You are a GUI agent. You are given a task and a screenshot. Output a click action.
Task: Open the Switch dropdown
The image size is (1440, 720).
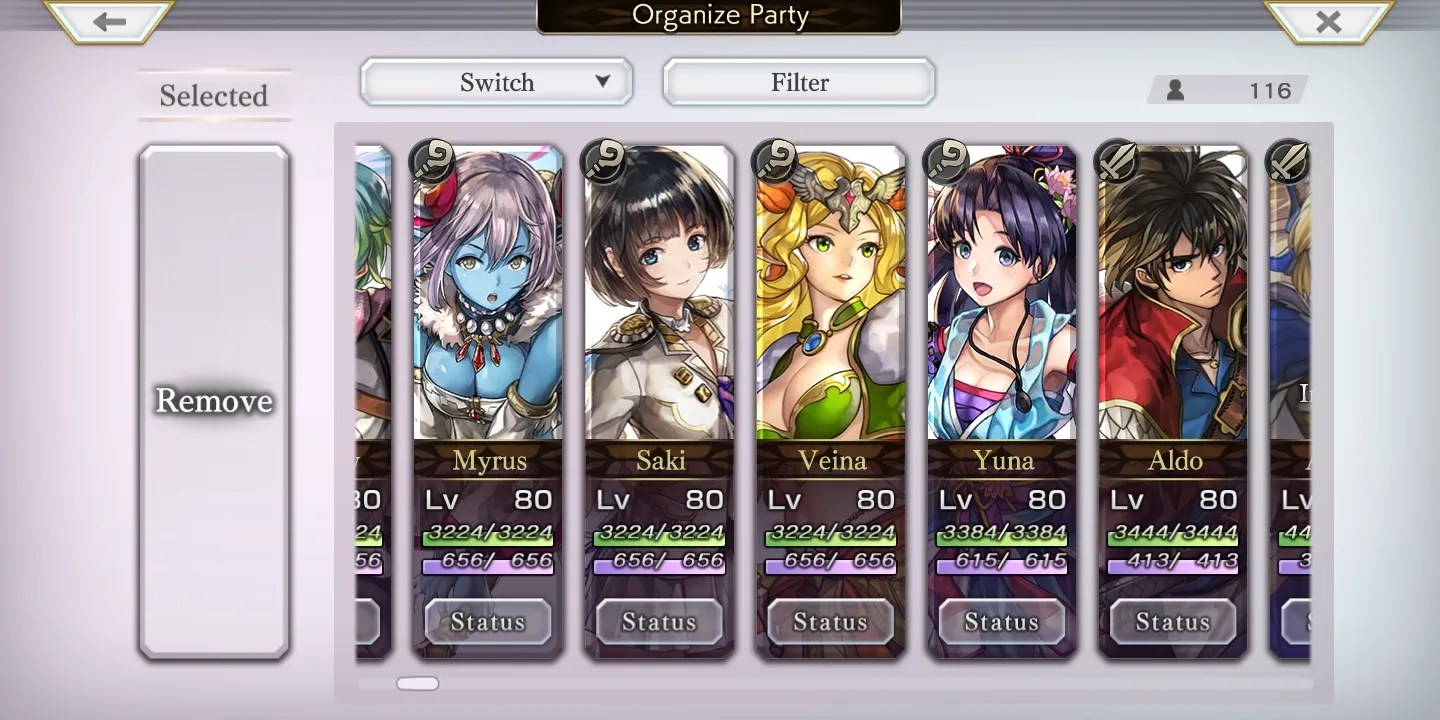496,82
